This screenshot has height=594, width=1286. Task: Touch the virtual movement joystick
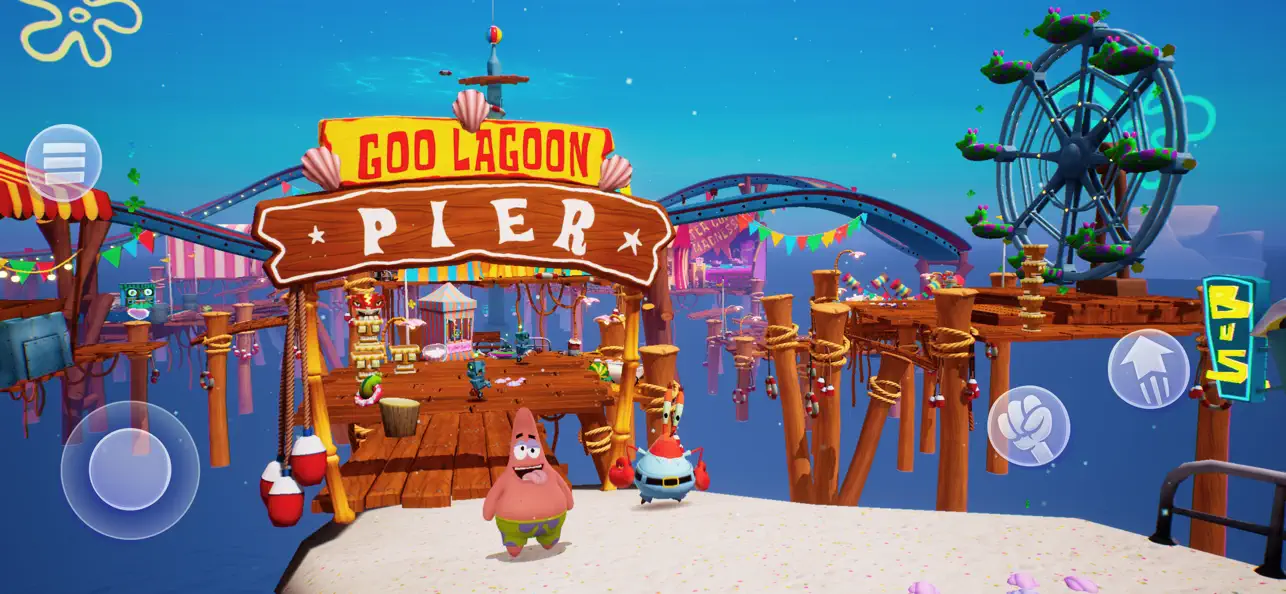coord(130,469)
